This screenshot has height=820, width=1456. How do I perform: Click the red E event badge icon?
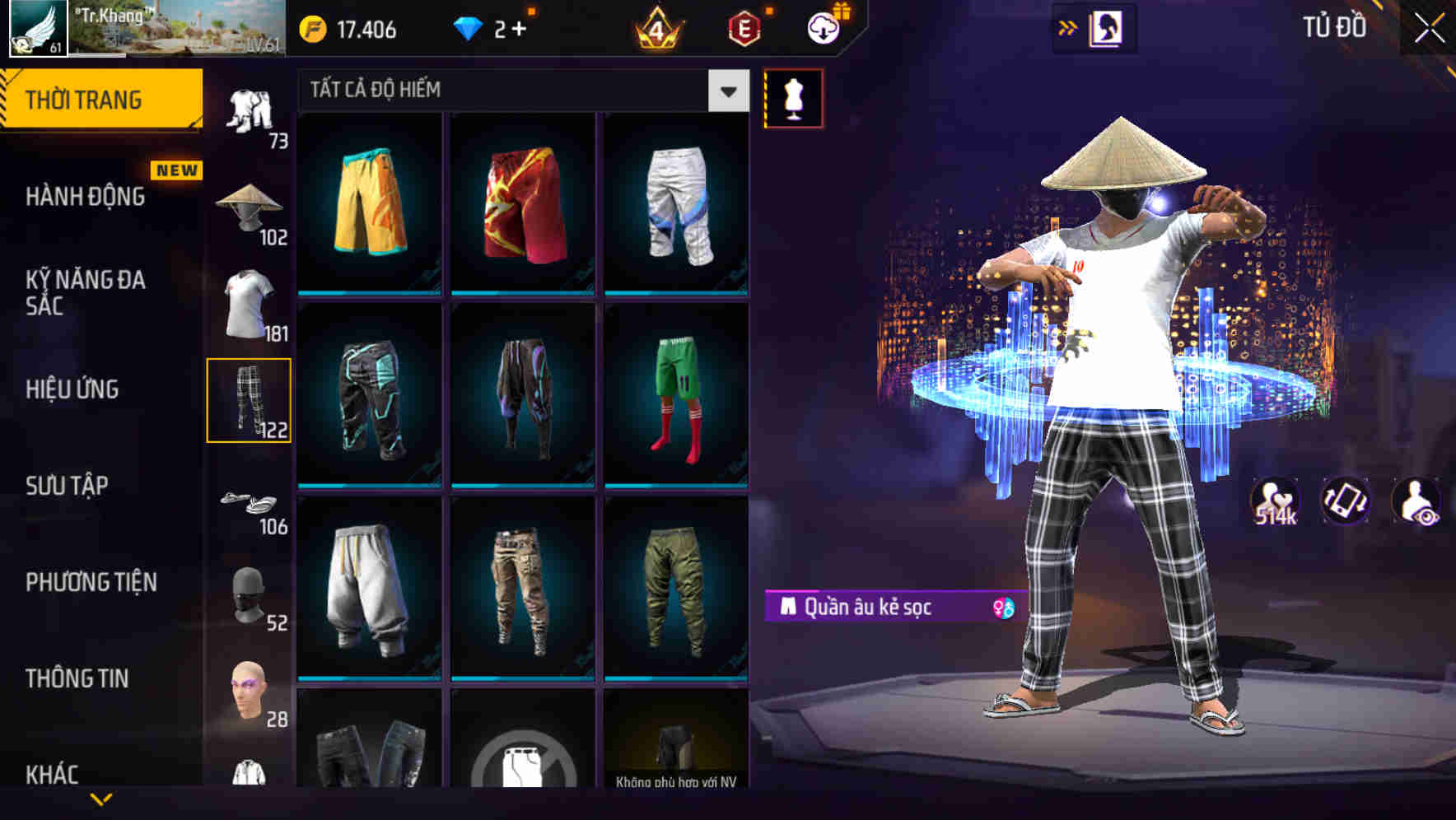[741, 30]
